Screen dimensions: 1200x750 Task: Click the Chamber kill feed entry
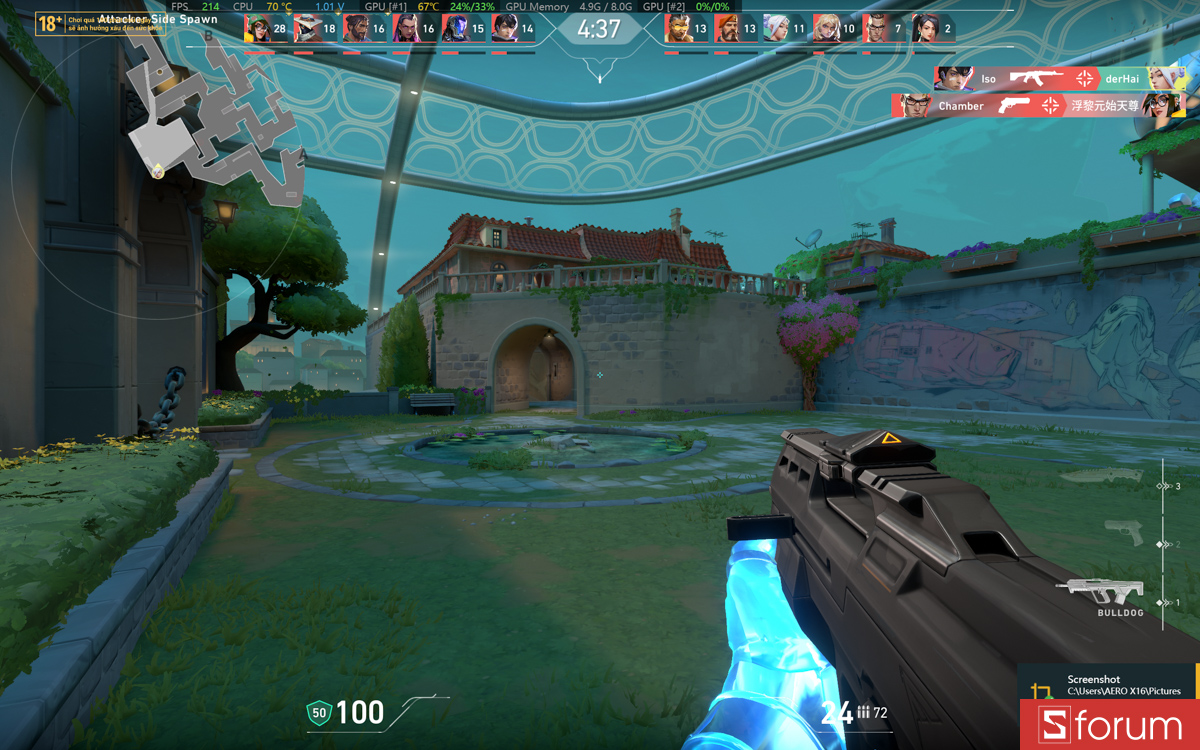click(x=1038, y=106)
